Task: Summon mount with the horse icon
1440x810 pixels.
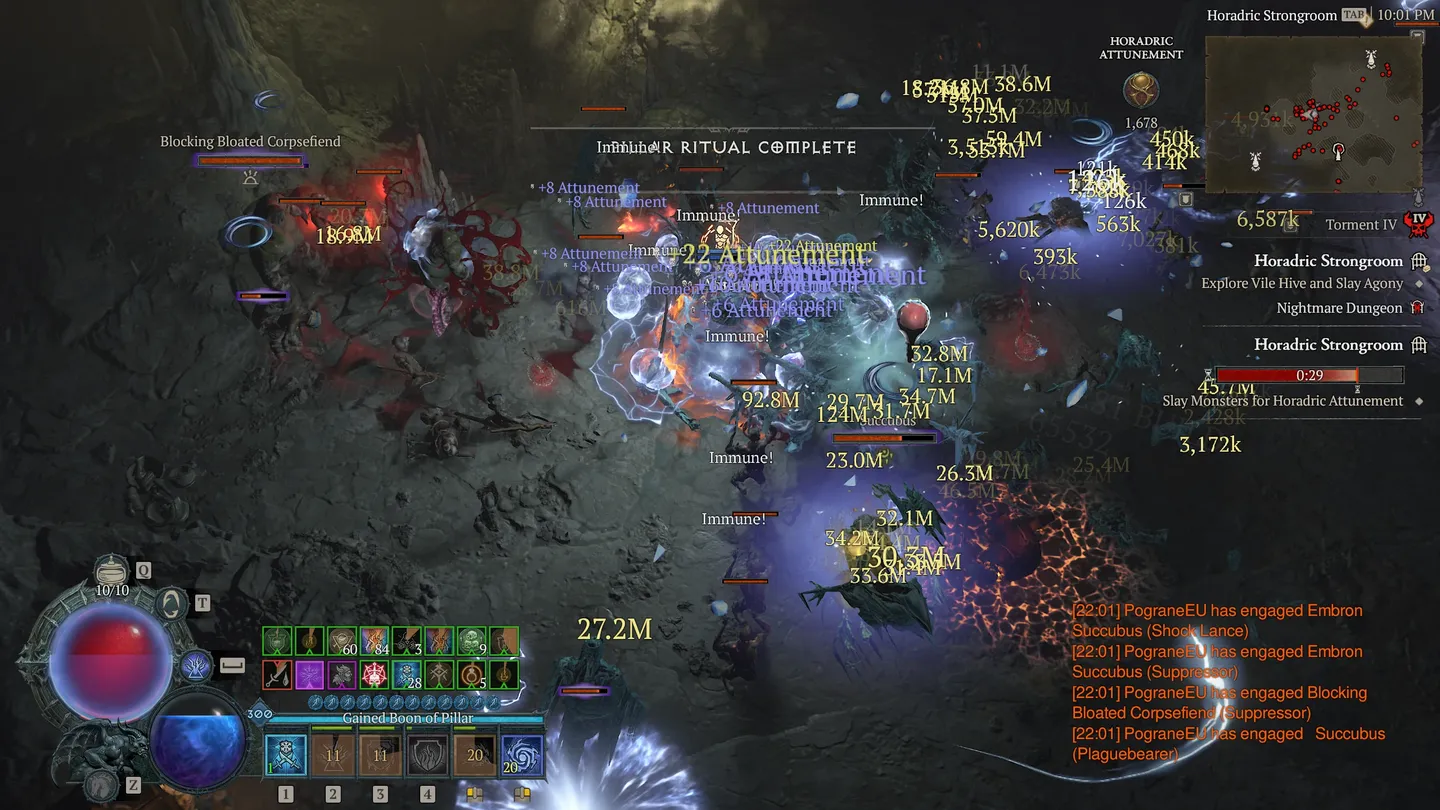Action: point(99,784)
